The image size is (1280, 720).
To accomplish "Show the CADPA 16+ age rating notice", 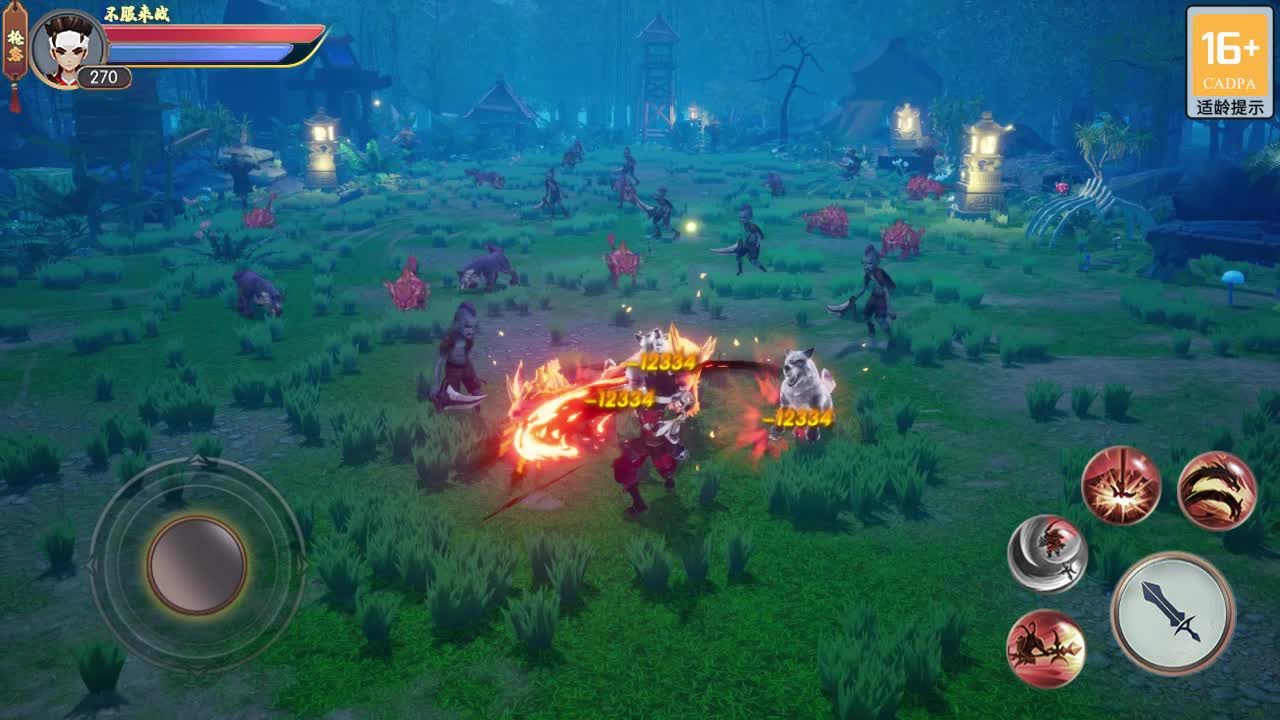I will 1229,62.
